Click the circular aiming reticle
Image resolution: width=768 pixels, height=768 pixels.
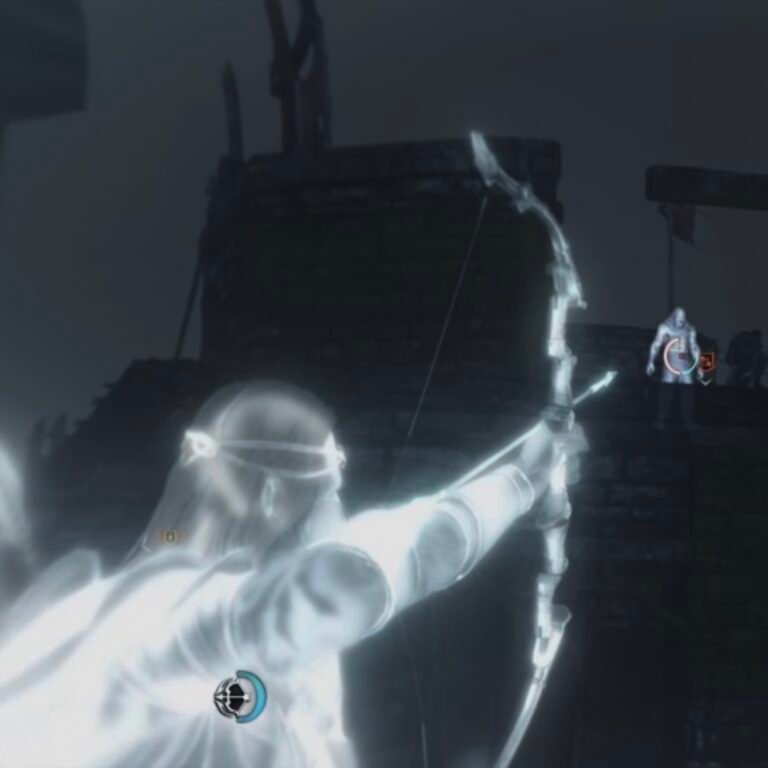click(680, 356)
